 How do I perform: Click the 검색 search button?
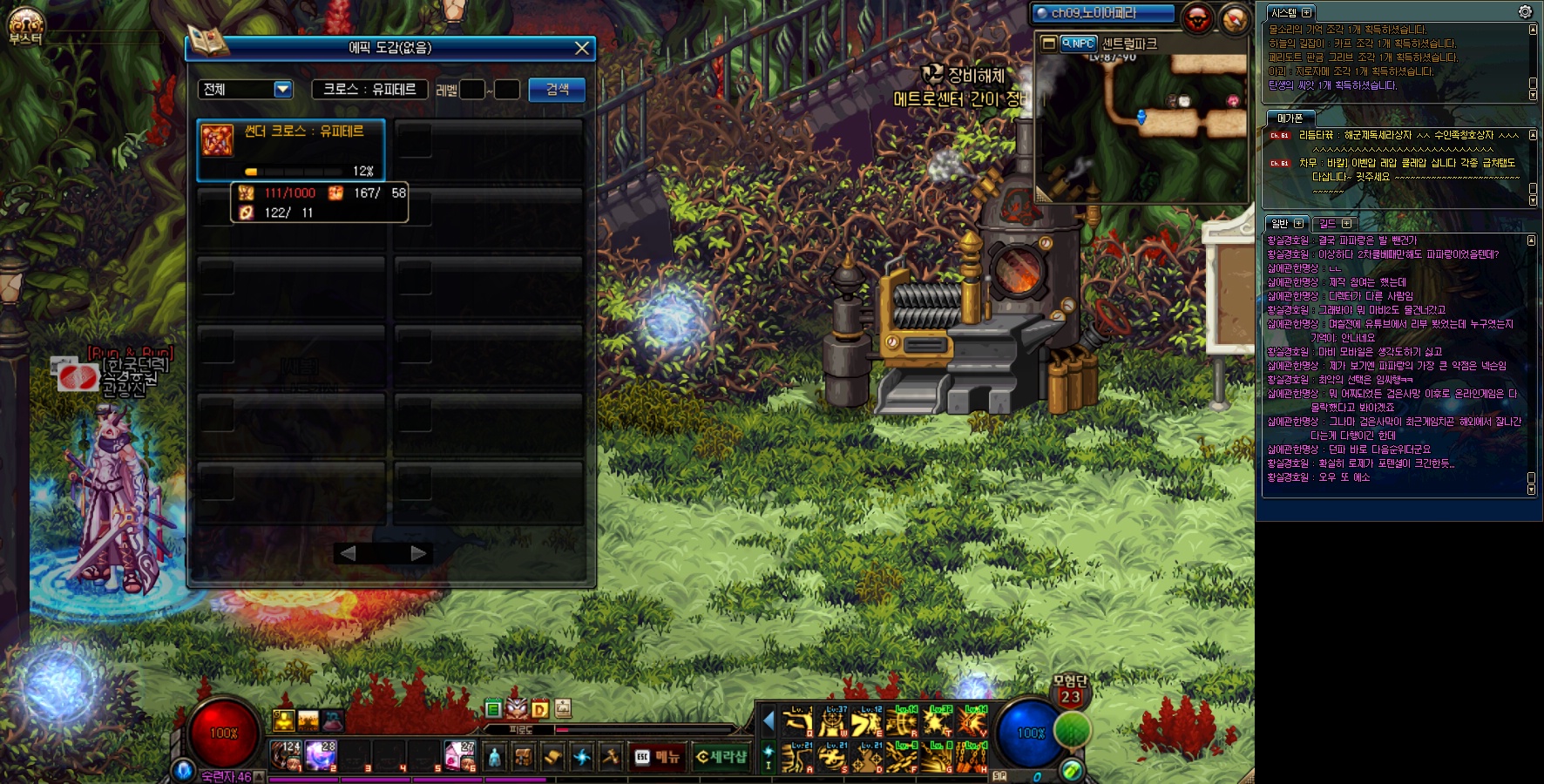[x=557, y=90]
